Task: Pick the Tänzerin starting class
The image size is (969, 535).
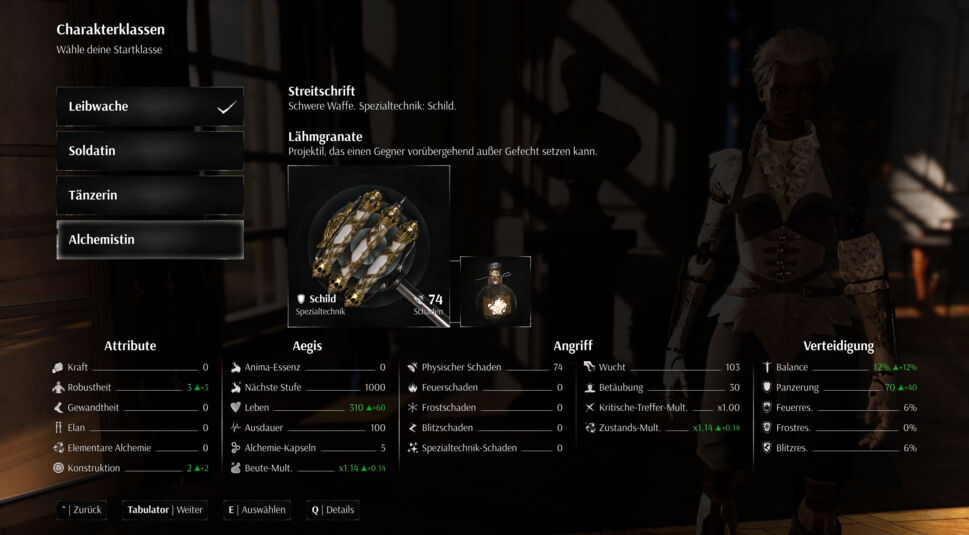Action: pyautogui.click(x=150, y=195)
